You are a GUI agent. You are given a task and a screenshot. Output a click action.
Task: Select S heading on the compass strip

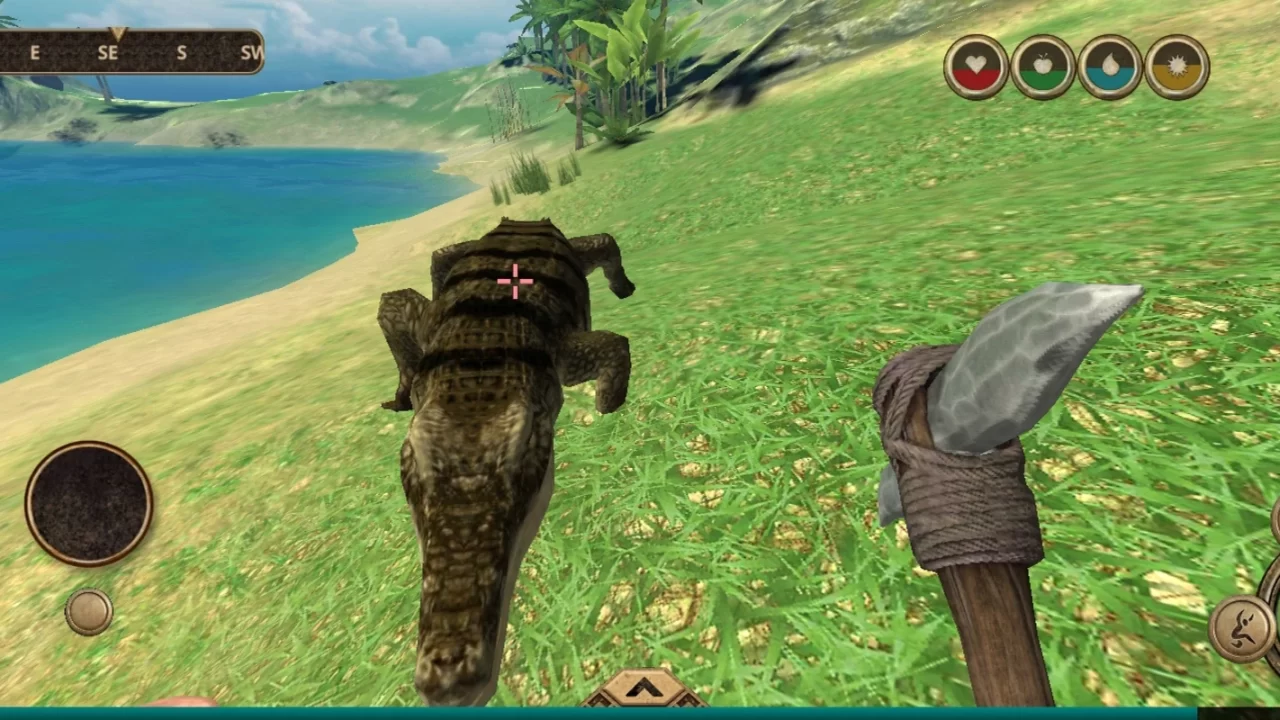click(181, 53)
